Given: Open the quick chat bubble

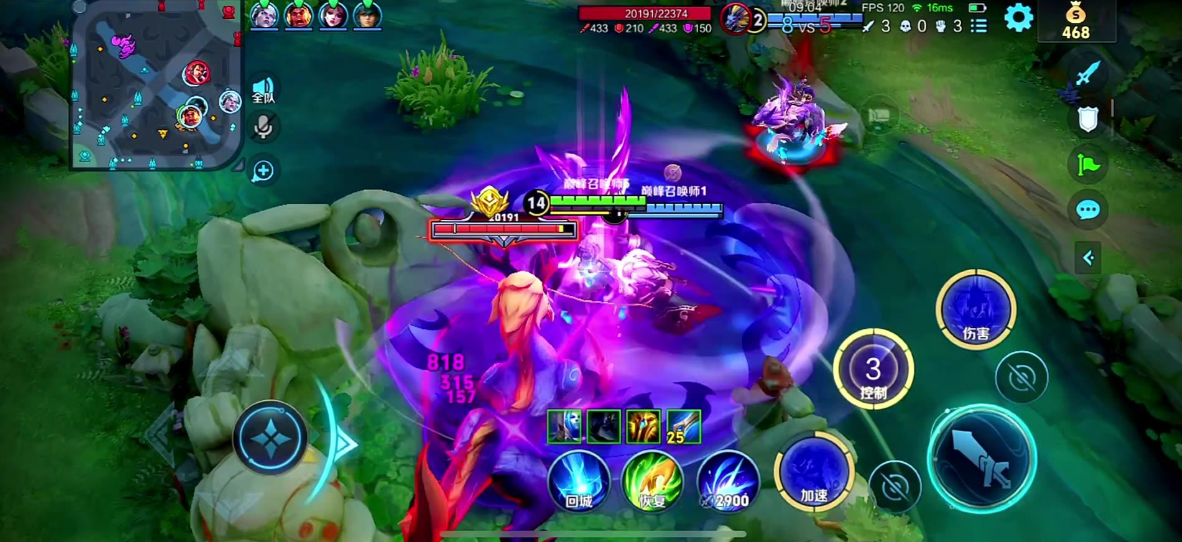Looking at the screenshot, I should coord(1088,210).
